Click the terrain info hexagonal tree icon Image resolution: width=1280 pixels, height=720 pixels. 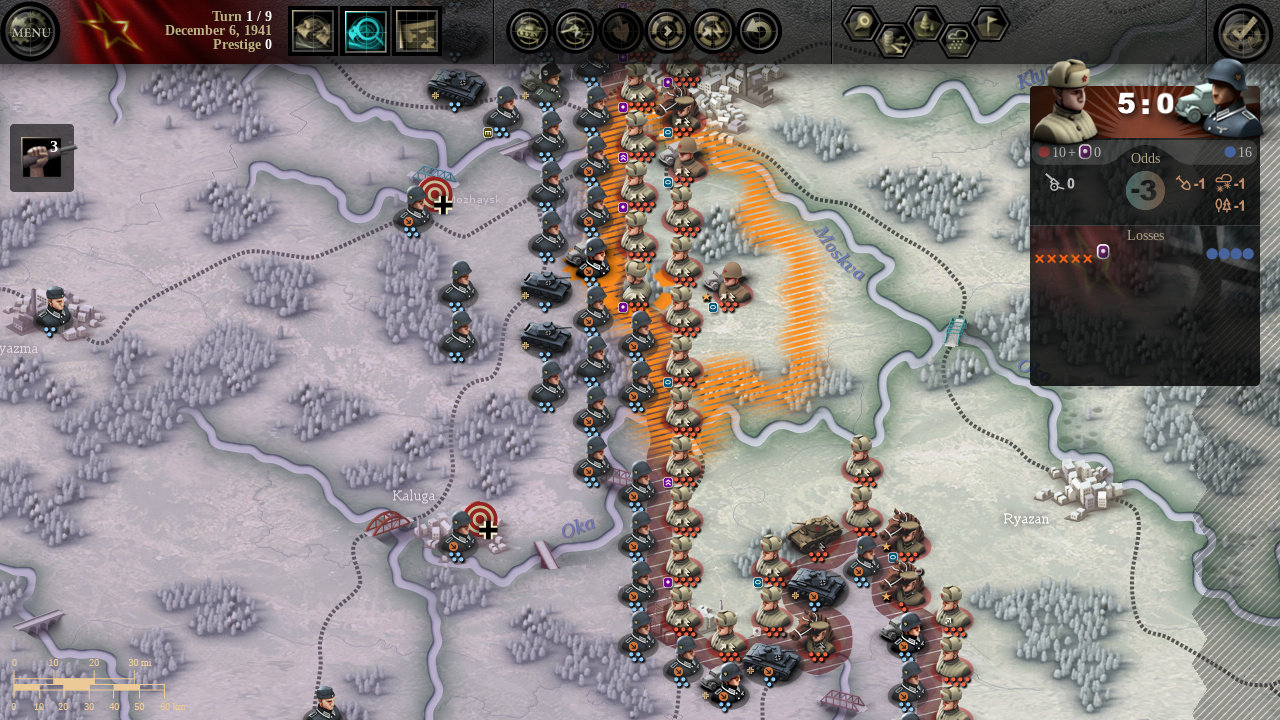925,24
